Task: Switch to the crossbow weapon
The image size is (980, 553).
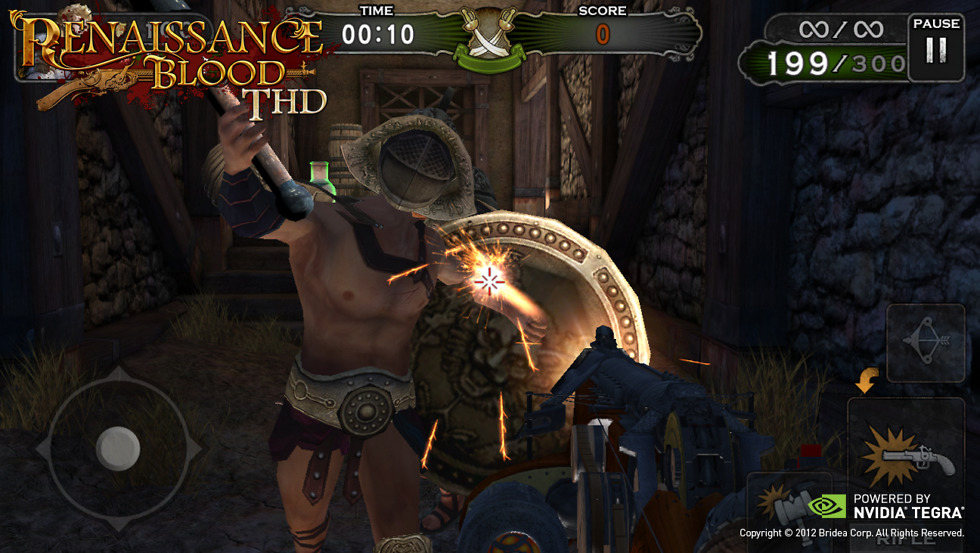Action: (x=925, y=343)
